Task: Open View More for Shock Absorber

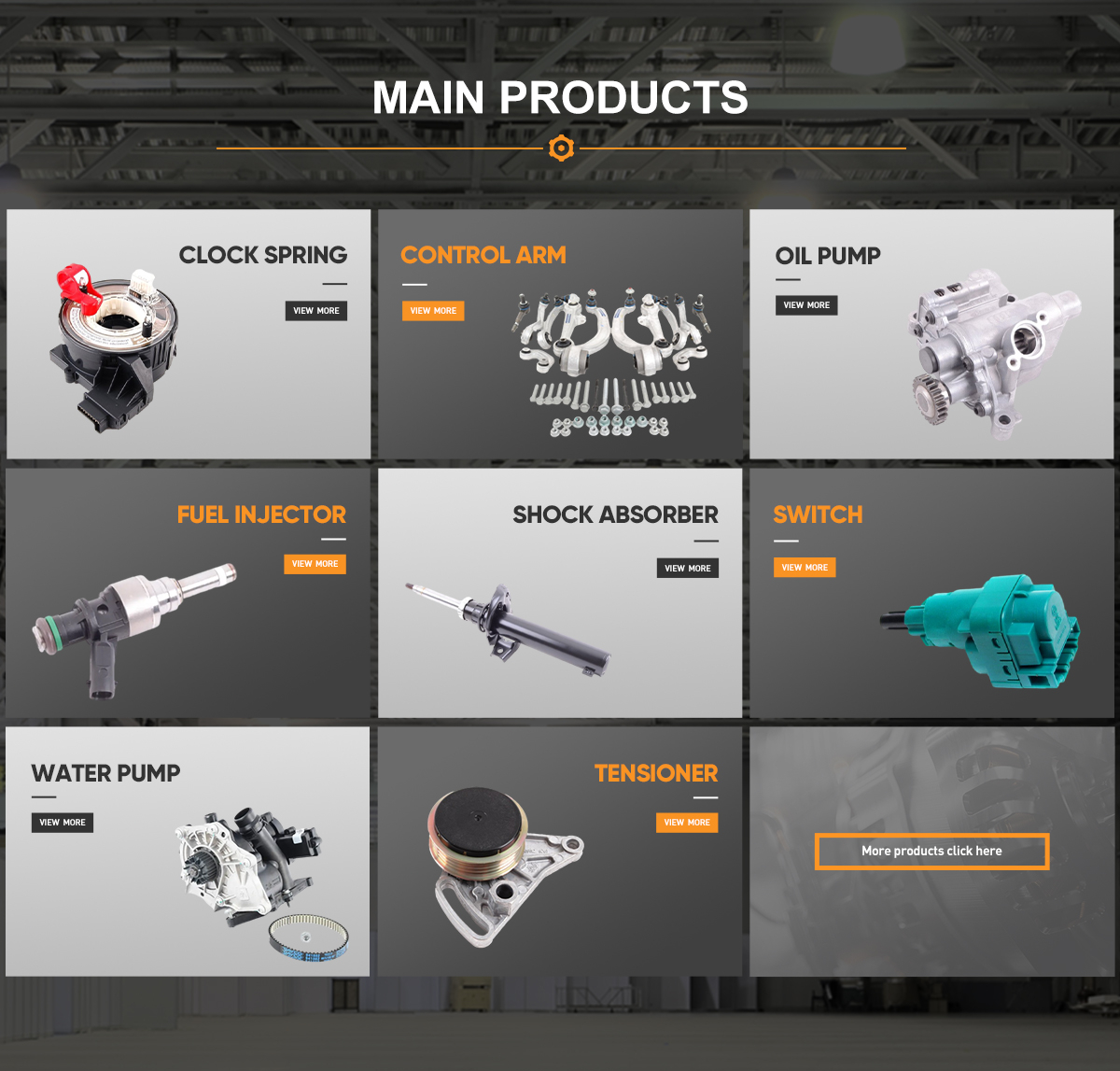Action: 688,568
